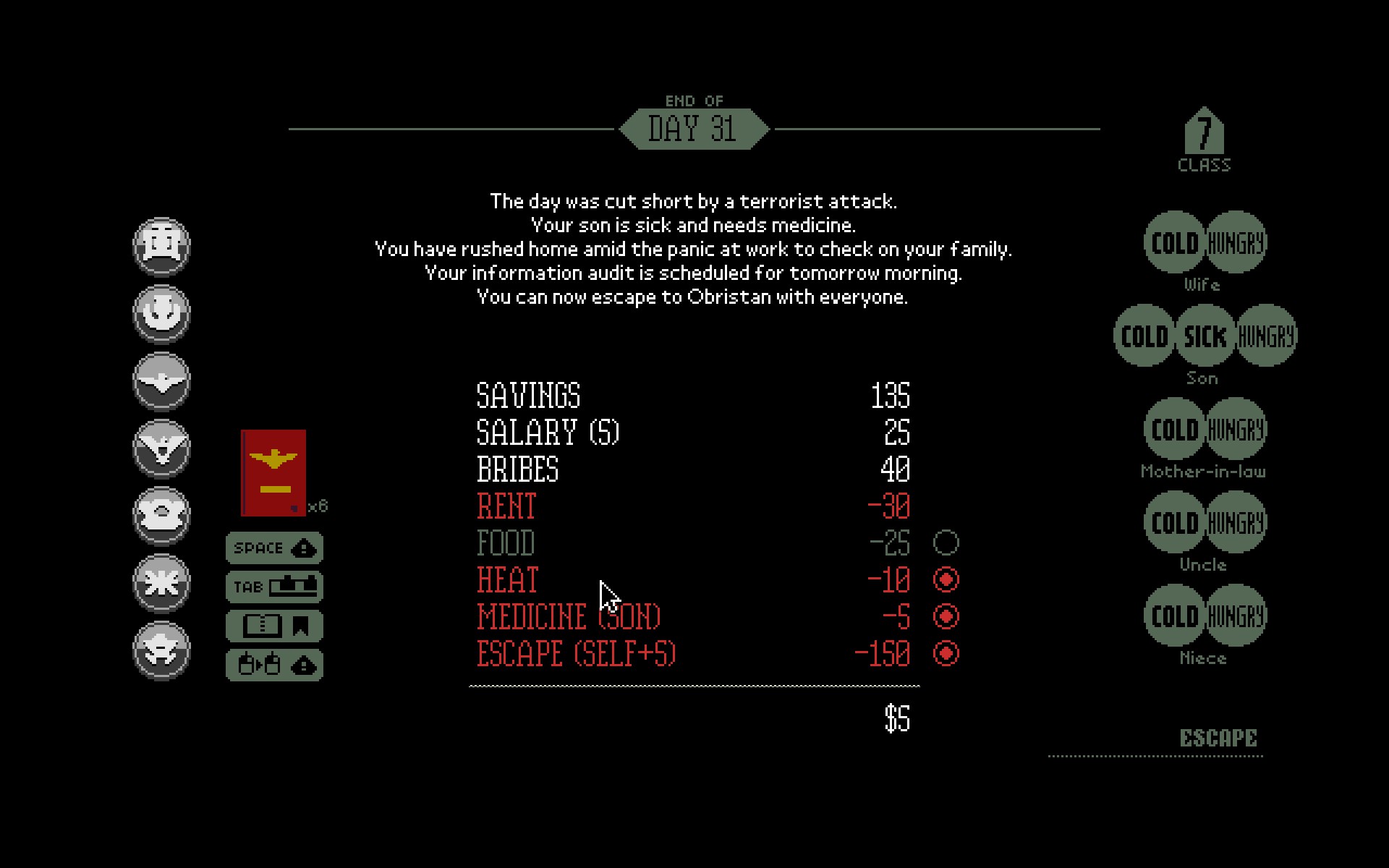The width and height of the screenshot is (1389, 868).
Task: Select the SPACE inspection shortcut upgrade
Action: 275,548
